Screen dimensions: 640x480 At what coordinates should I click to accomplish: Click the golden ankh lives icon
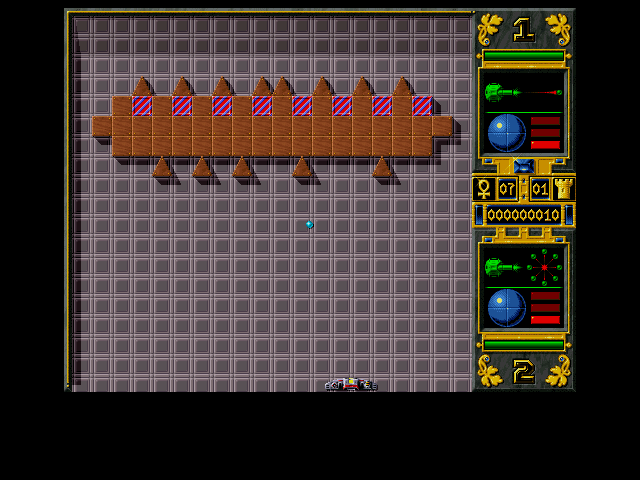(483, 189)
